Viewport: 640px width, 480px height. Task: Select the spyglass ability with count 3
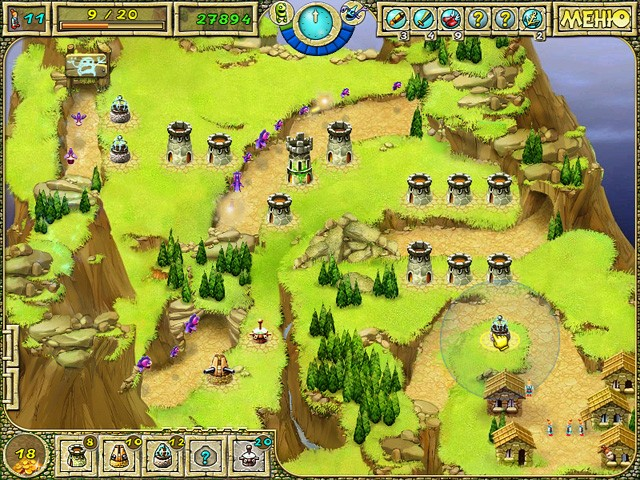395,18
